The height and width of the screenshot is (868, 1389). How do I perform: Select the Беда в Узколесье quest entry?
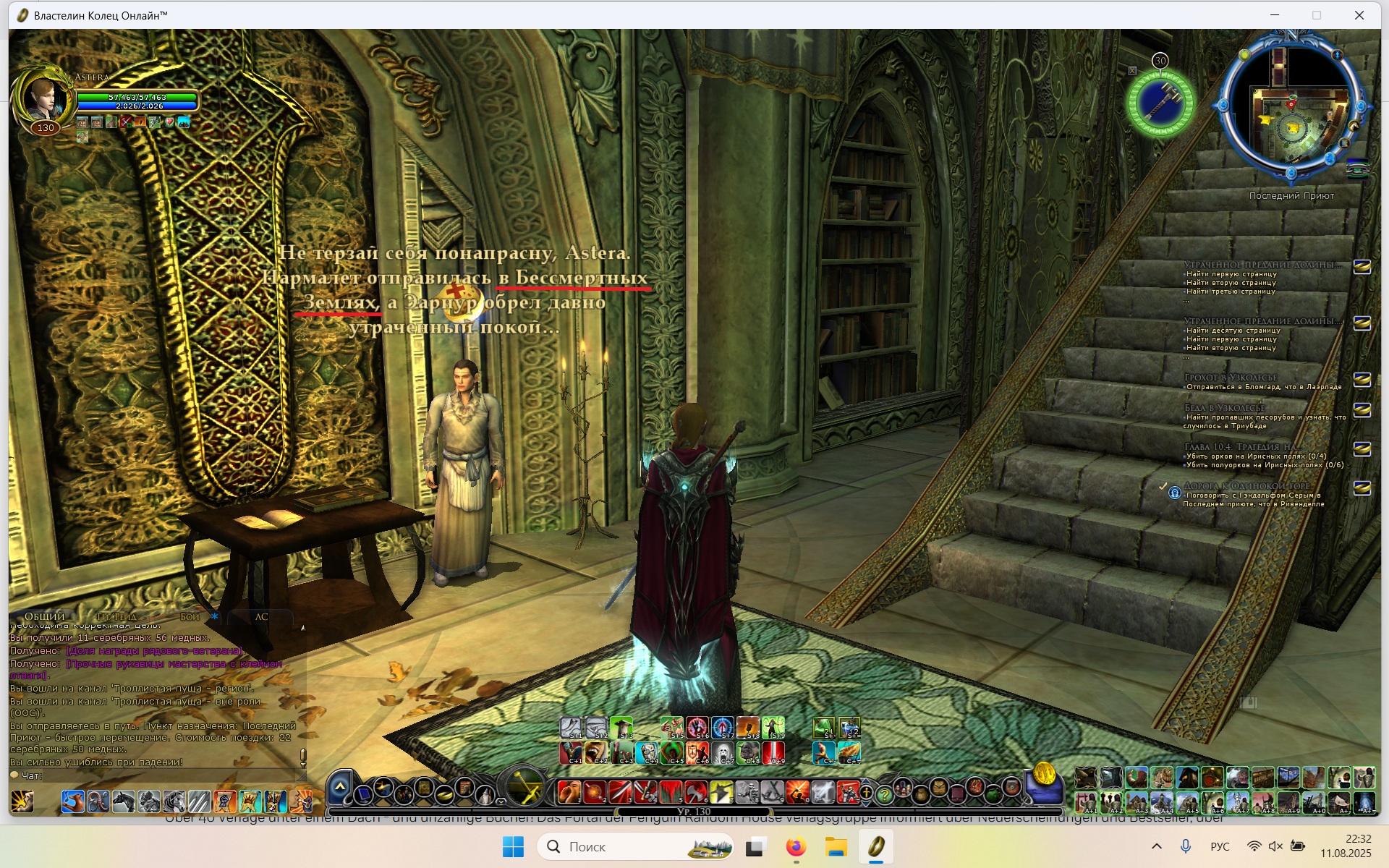tap(1224, 408)
